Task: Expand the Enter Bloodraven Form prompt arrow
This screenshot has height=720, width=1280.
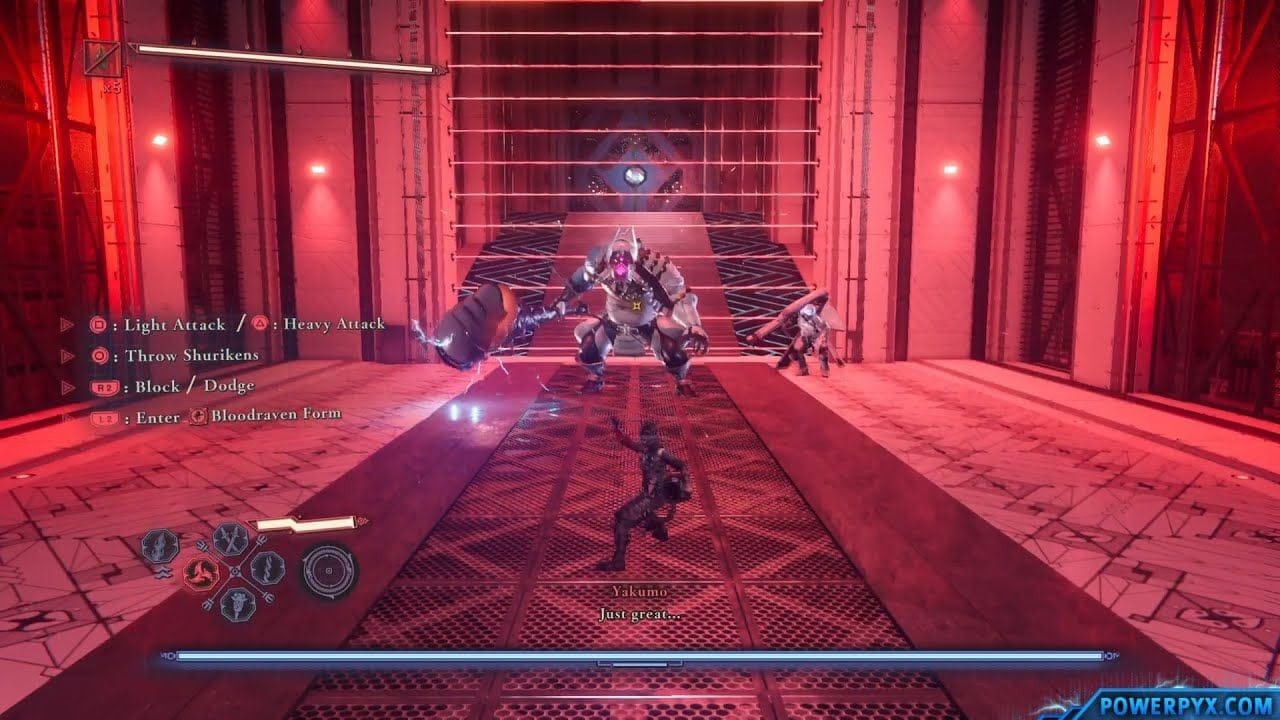Action: (65, 415)
